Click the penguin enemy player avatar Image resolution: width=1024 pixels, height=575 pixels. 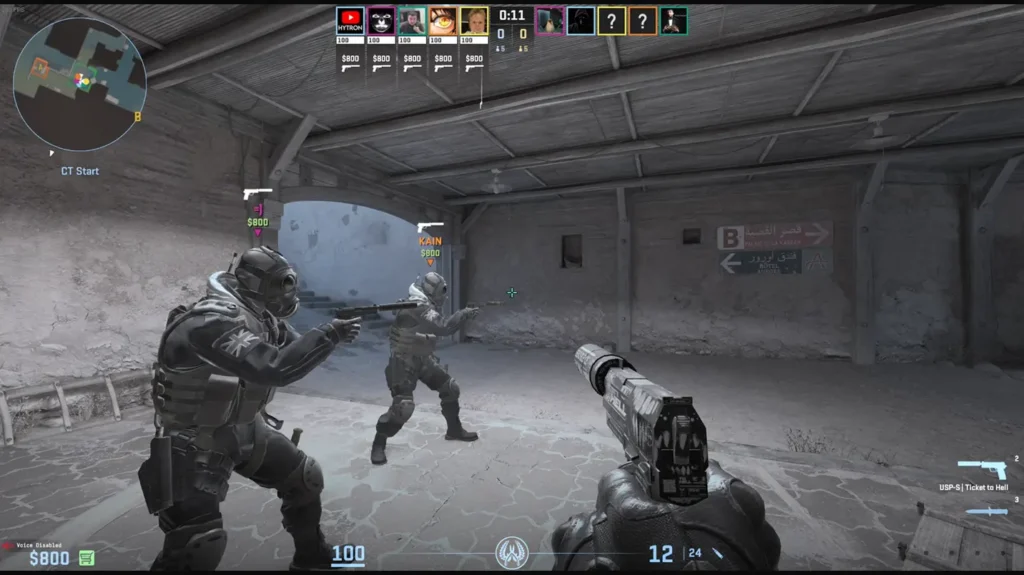pyautogui.click(x=549, y=21)
